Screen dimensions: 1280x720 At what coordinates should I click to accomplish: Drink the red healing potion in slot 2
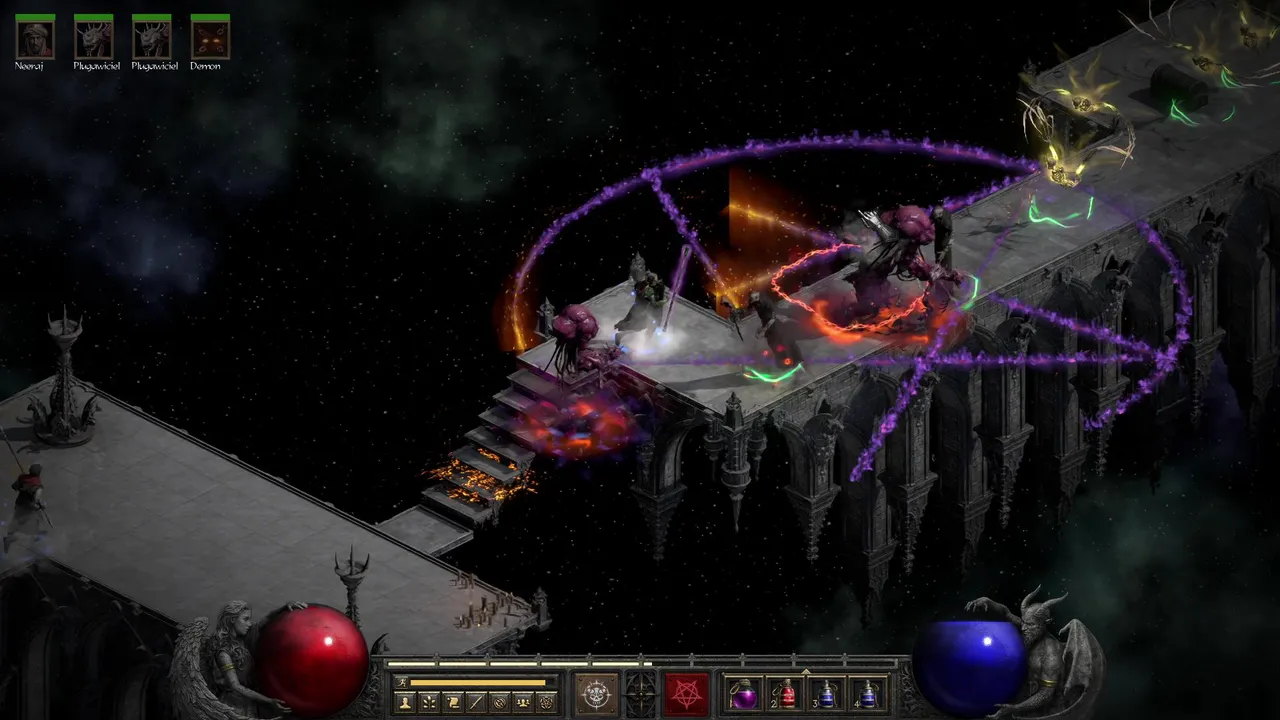tap(784, 694)
